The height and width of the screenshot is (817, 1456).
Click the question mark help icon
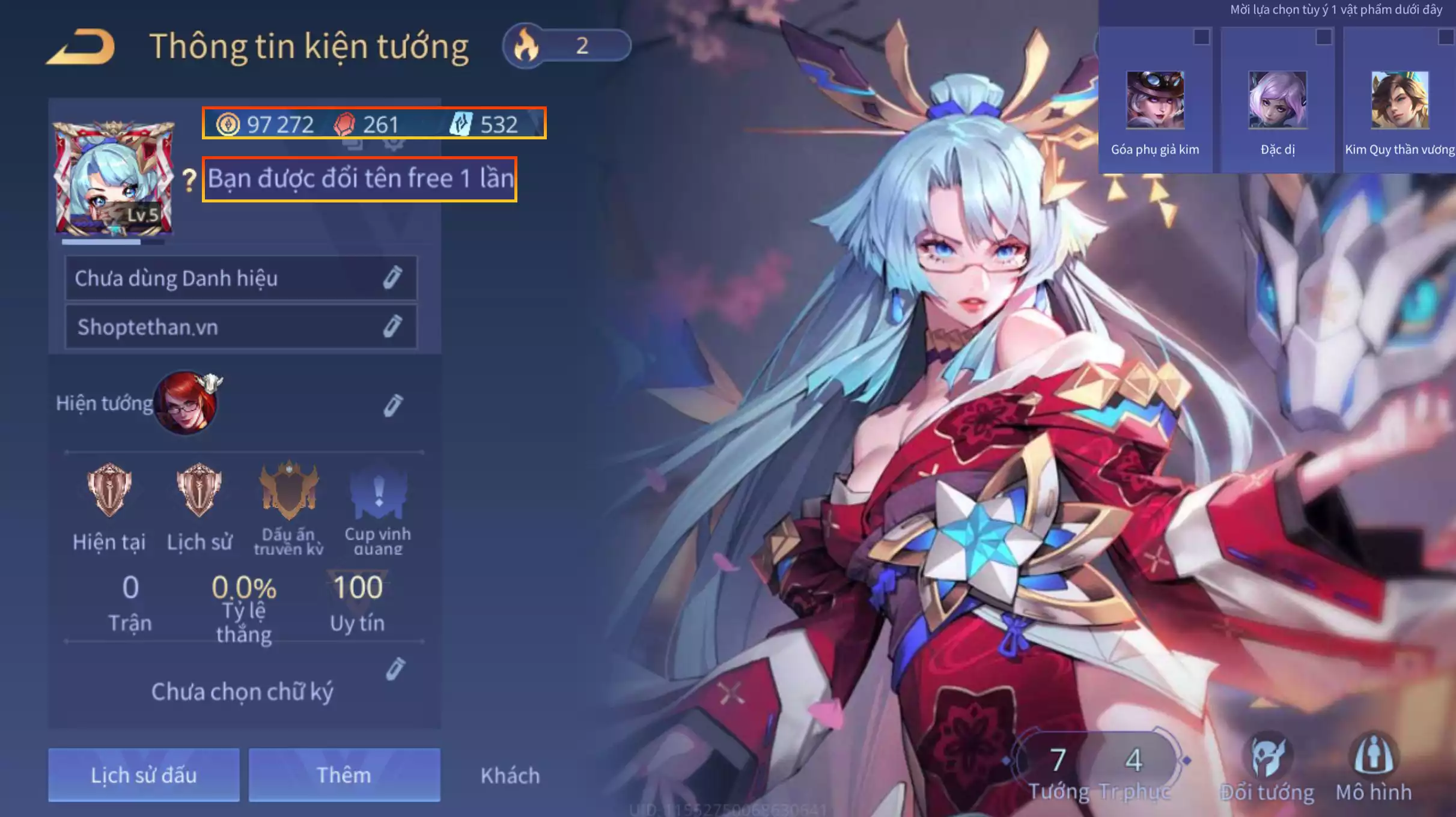coord(188,178)
